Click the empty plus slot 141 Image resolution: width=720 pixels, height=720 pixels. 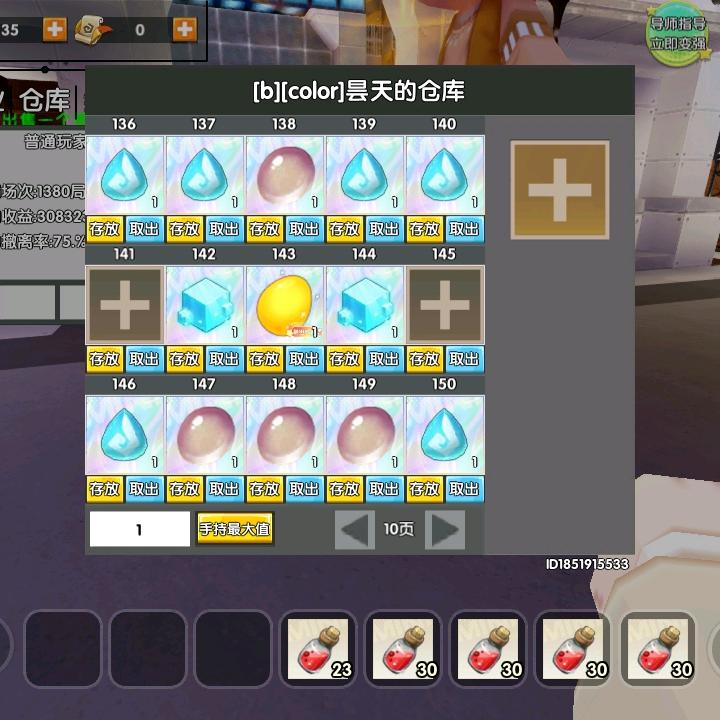point(124,305)
